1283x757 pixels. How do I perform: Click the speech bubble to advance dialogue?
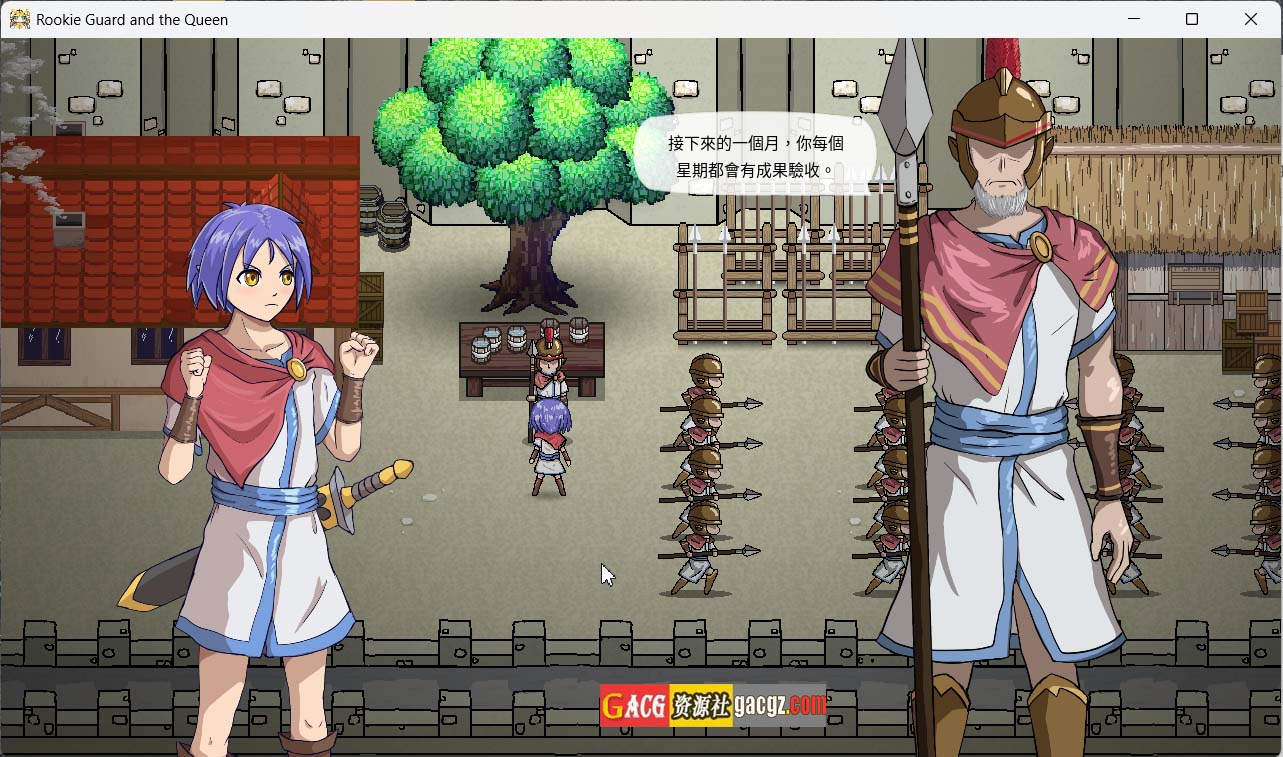[x=756, y=157]
